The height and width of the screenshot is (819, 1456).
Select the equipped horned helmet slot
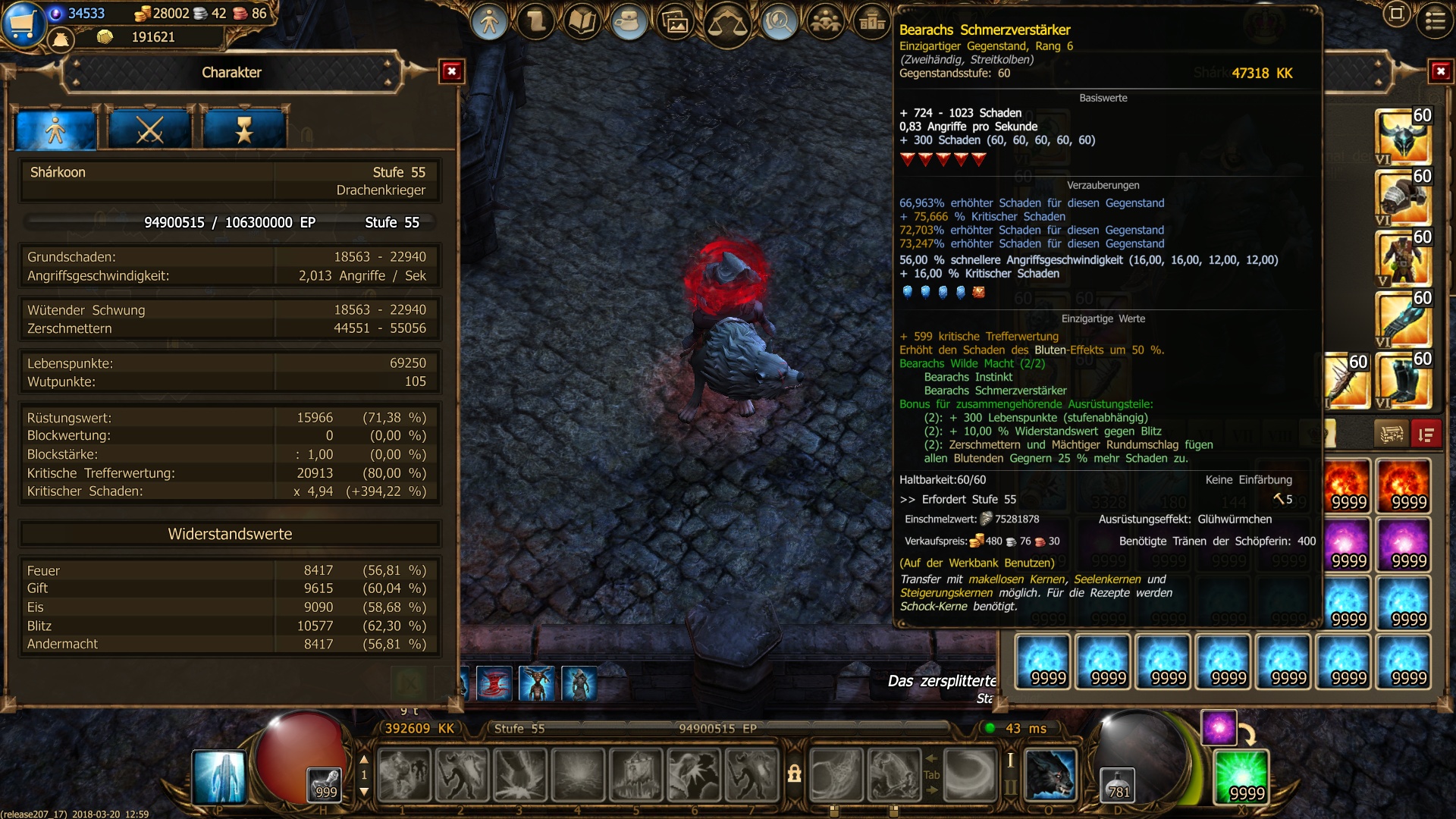1403,136
